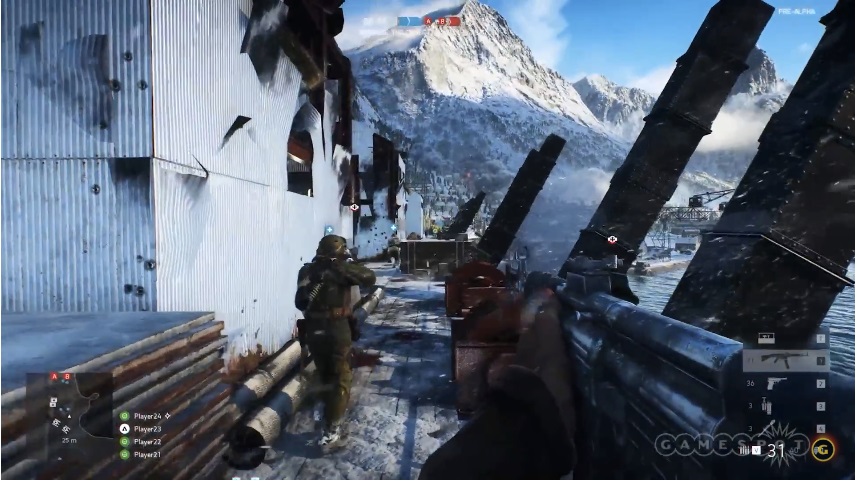Click the GameSpot G logo badge

824,448
